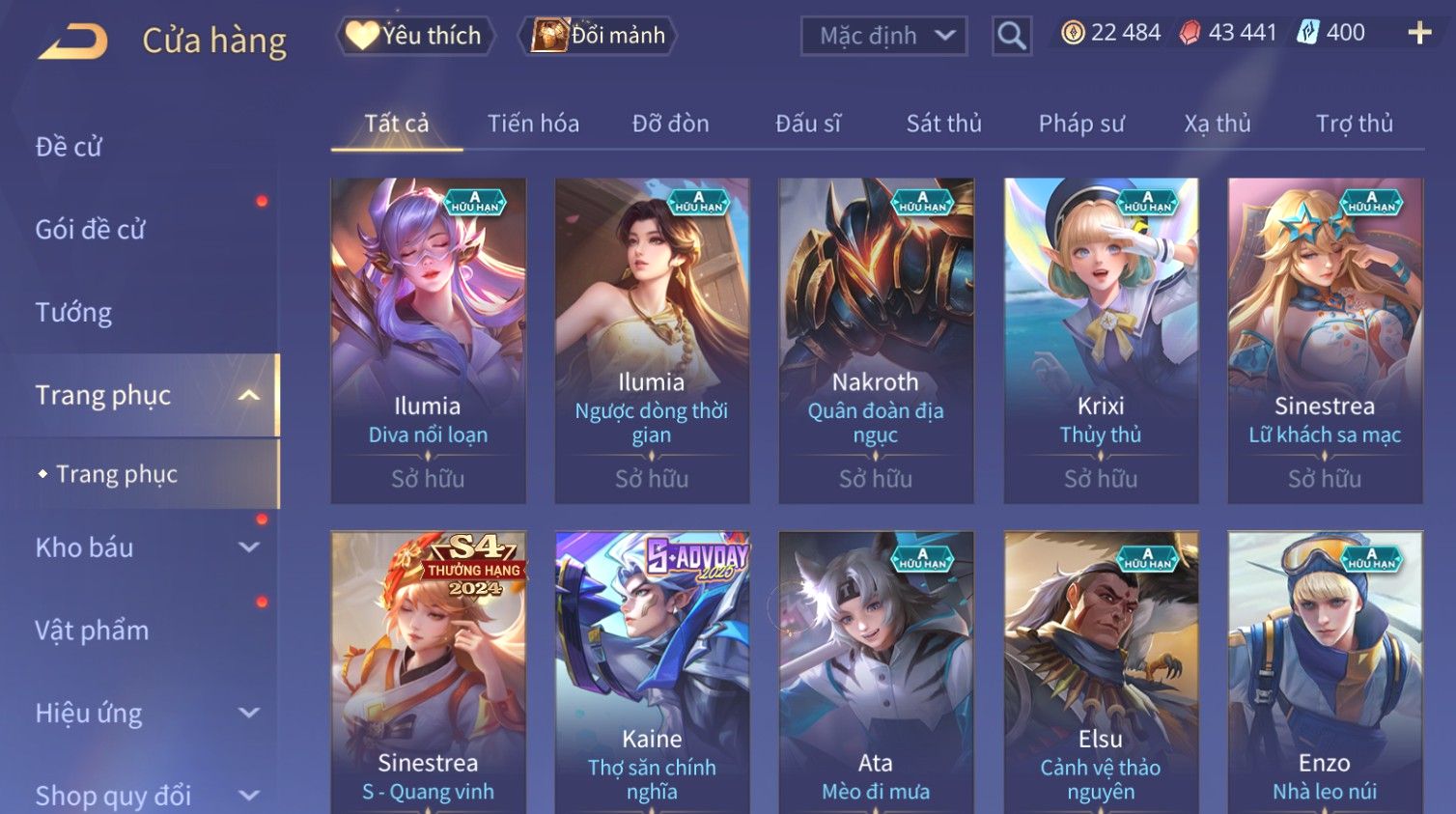Filter by the Pháp sư tab
1456x814 pixels.
(1081, 124)
